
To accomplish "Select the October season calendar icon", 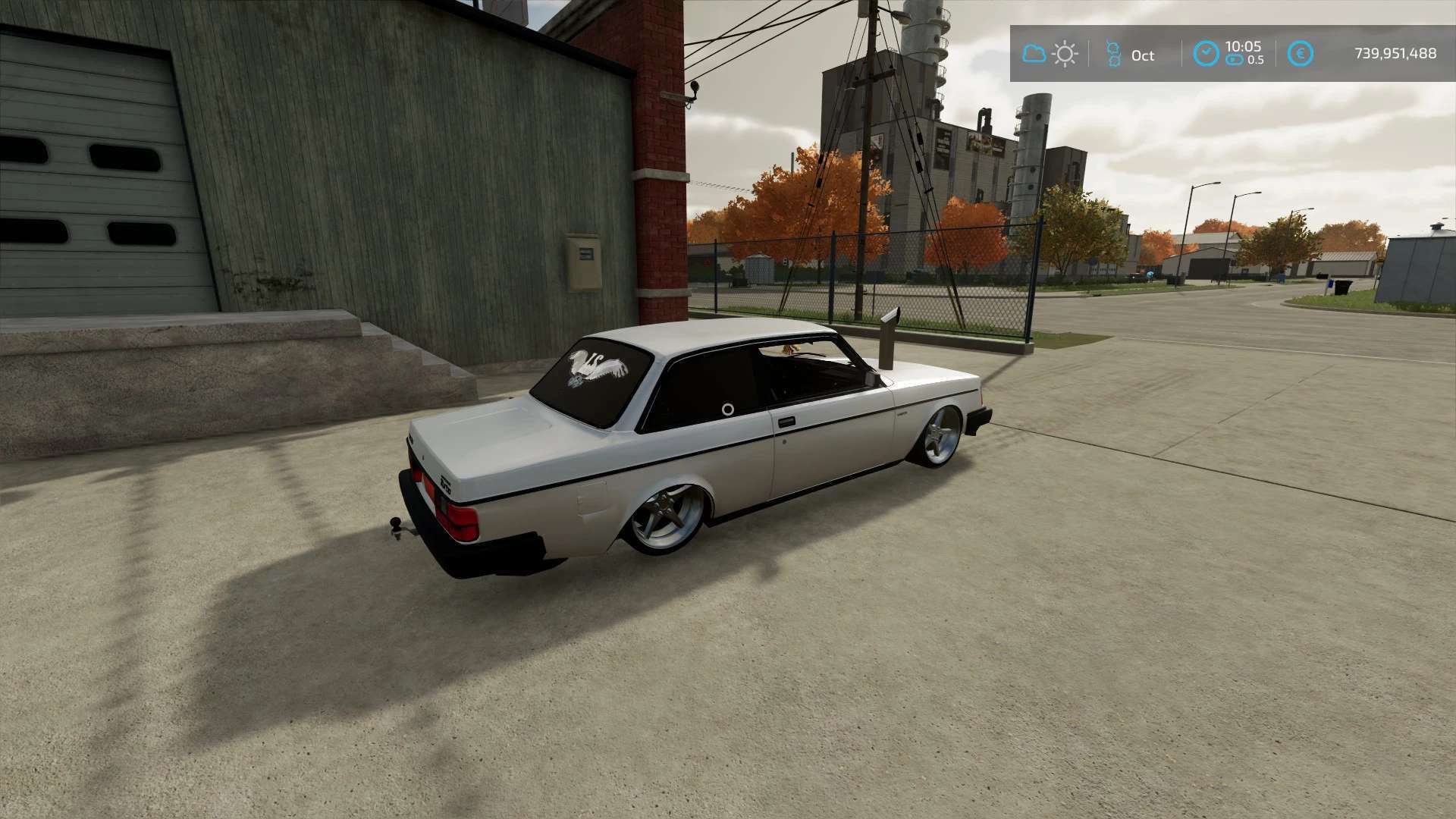I will 1112,54.
